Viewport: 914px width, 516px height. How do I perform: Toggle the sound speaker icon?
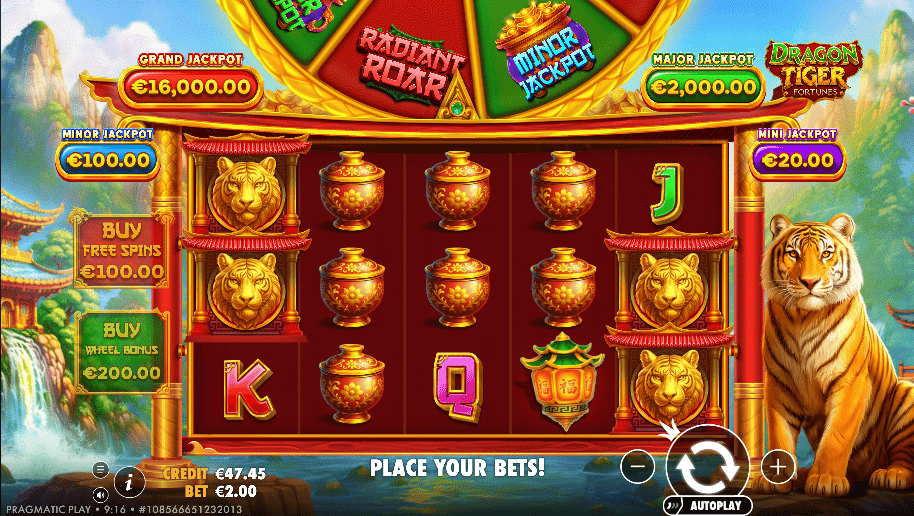[101, 494]
